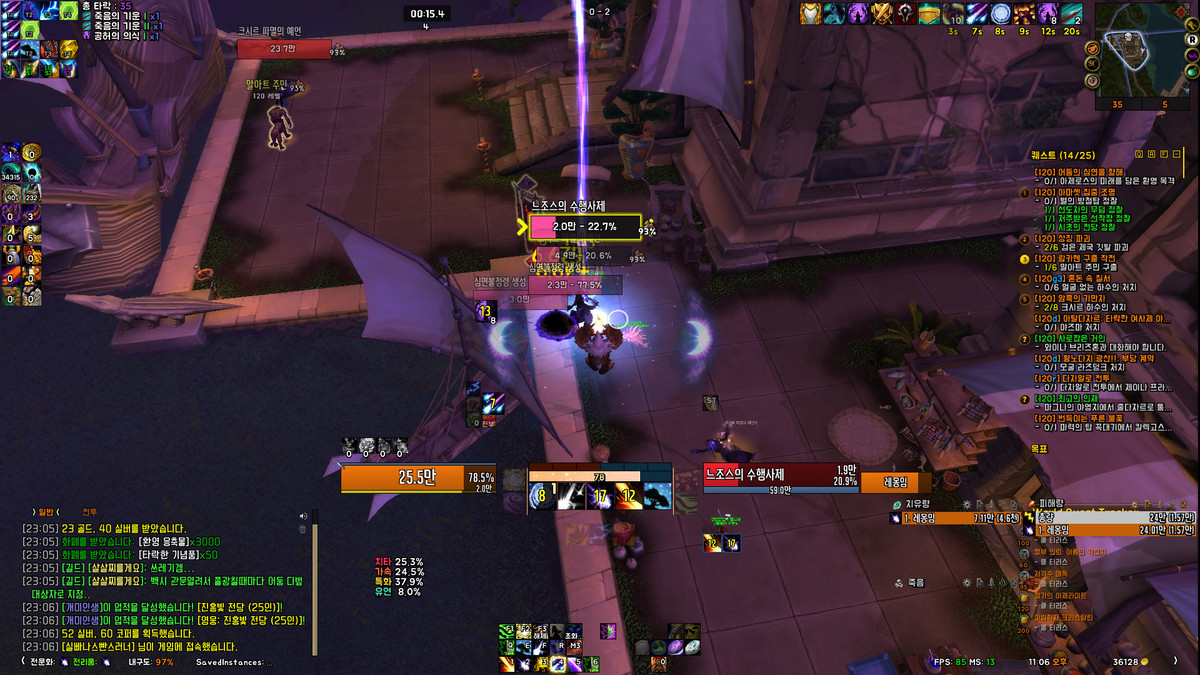This screenshot has width=1200, height=675.
Task: Switch to the 전투 chat tab
Action: point(90,511)
